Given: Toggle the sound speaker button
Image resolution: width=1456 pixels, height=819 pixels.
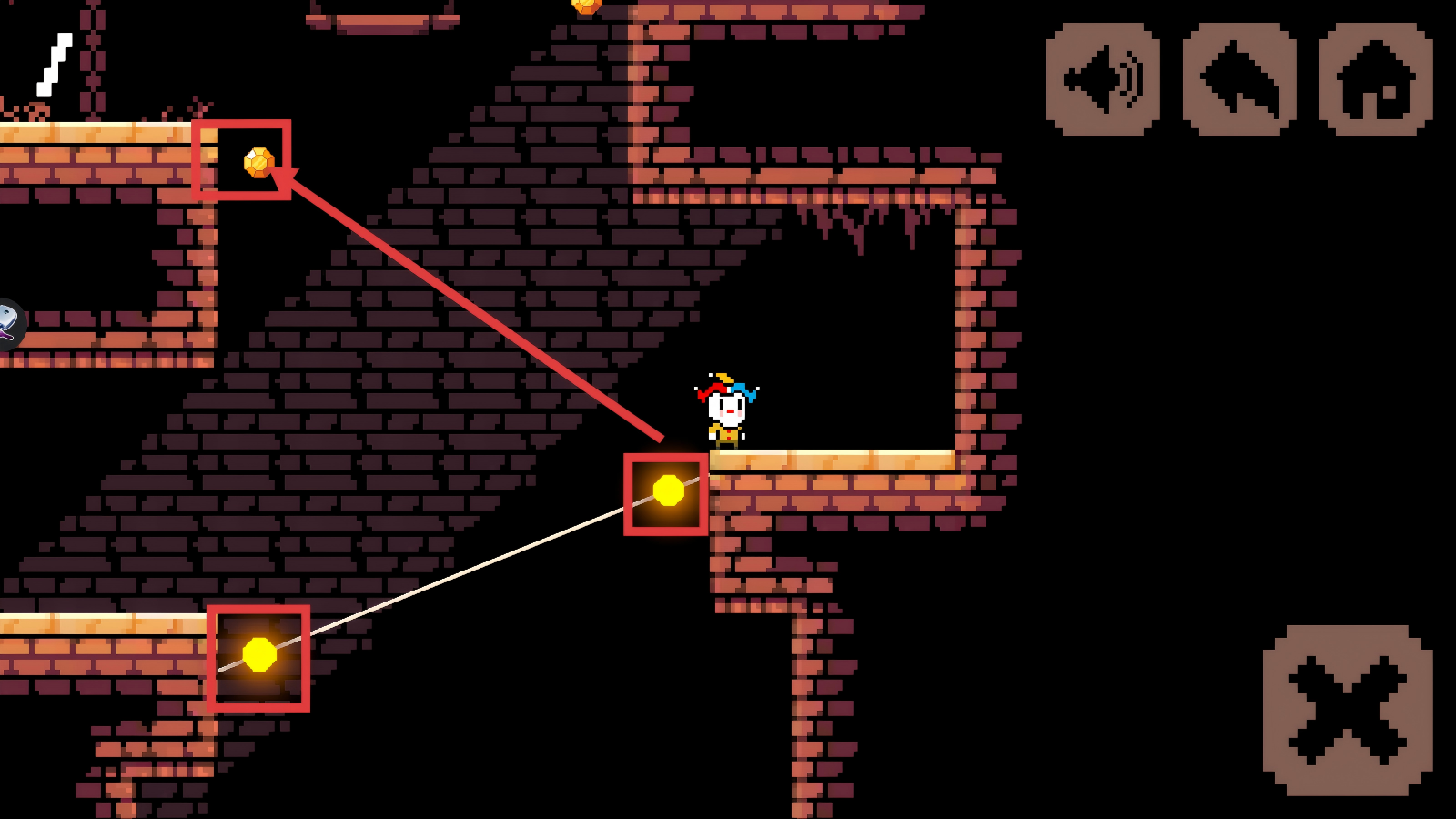Looking at the screenshot, I should click(1103, 80).
